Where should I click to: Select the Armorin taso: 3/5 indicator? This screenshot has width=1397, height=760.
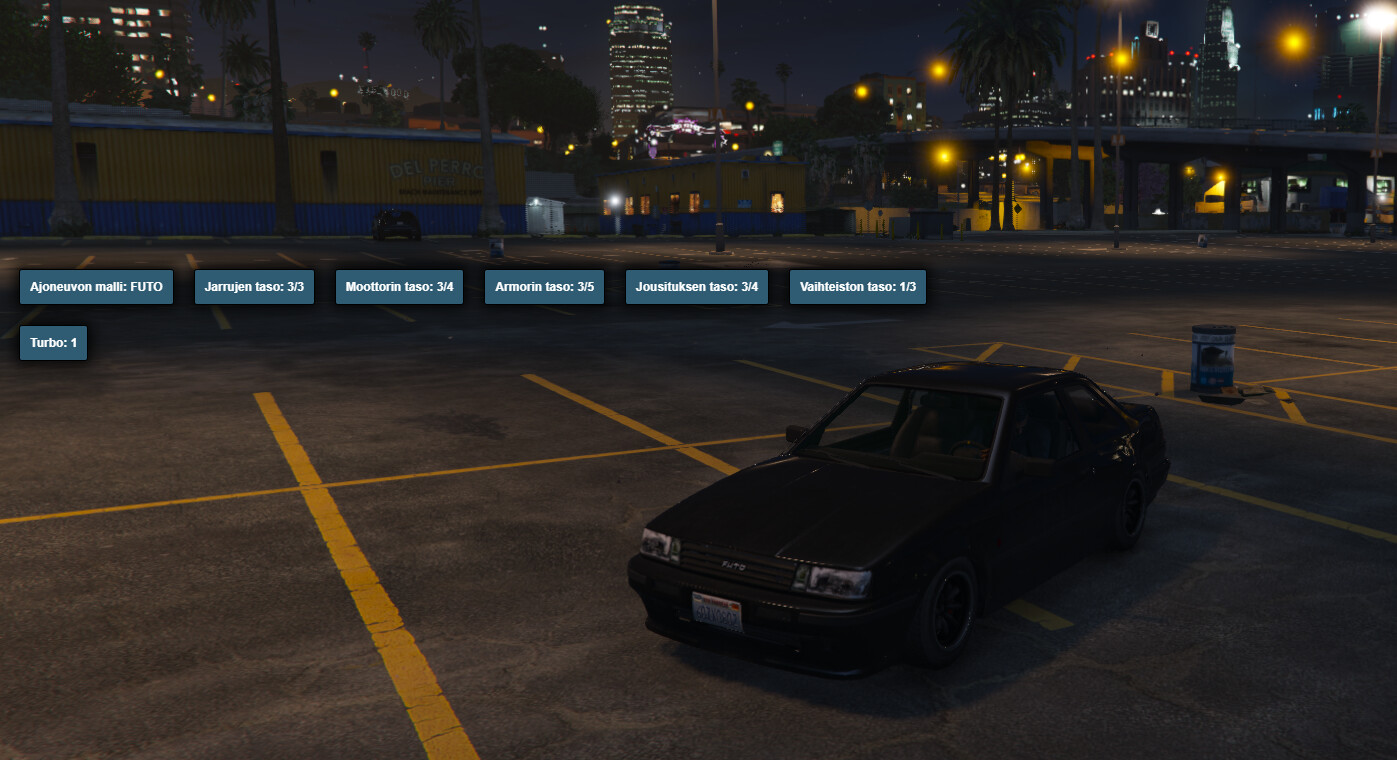[x=544, y=286]
